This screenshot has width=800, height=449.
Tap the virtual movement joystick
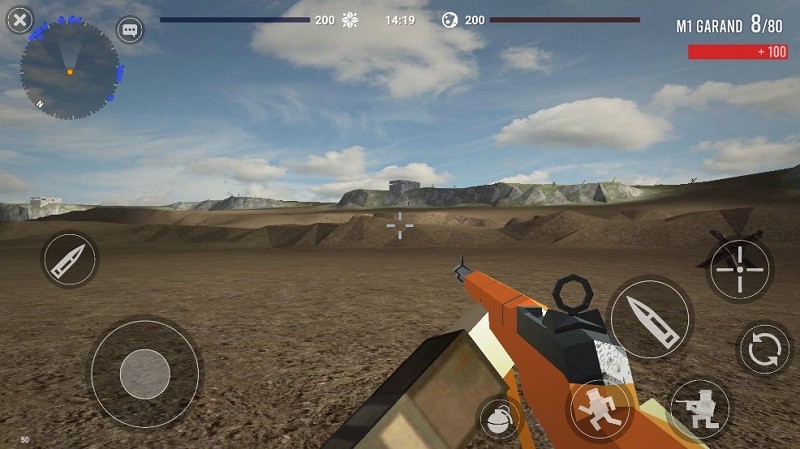click(145, 374)
